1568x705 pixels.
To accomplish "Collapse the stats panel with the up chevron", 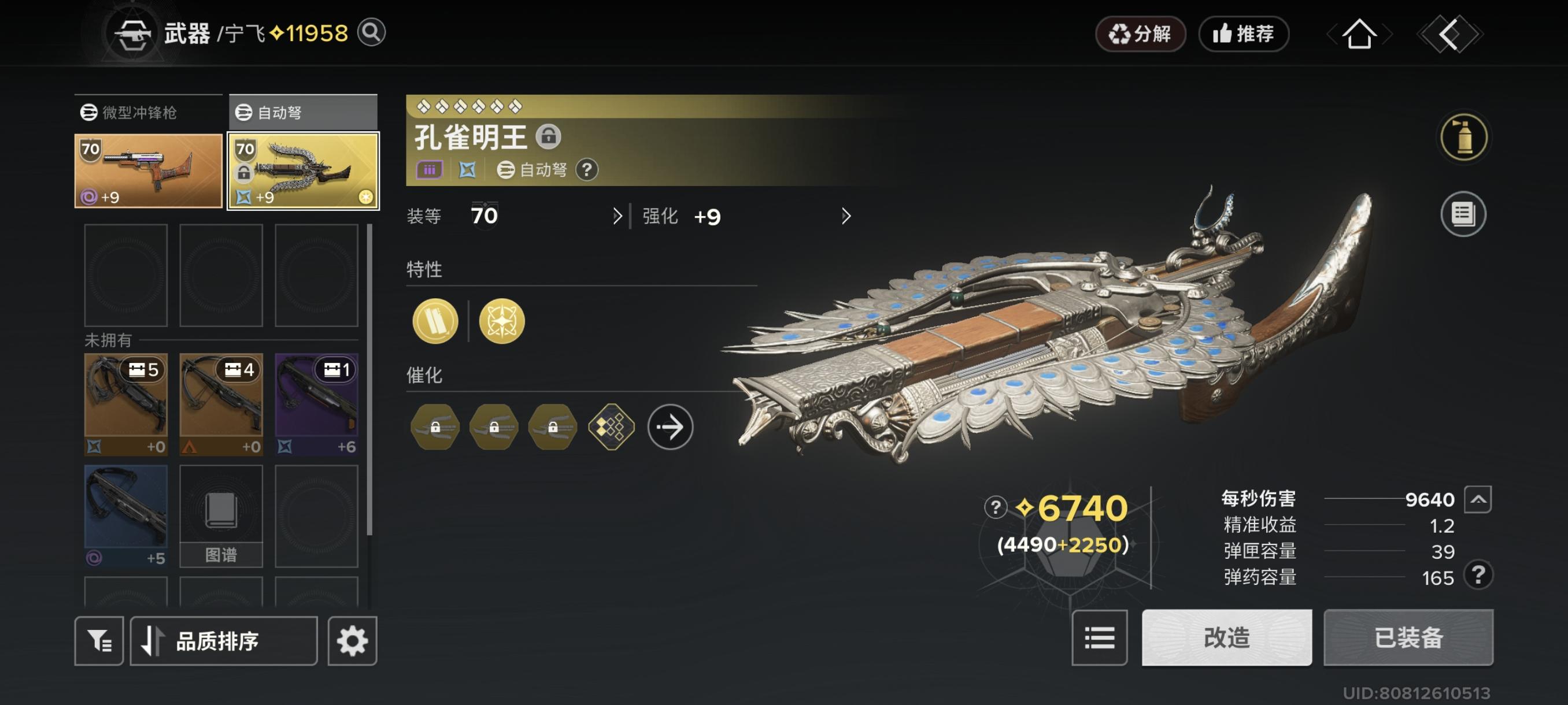I will click(x=1477, y=499).
